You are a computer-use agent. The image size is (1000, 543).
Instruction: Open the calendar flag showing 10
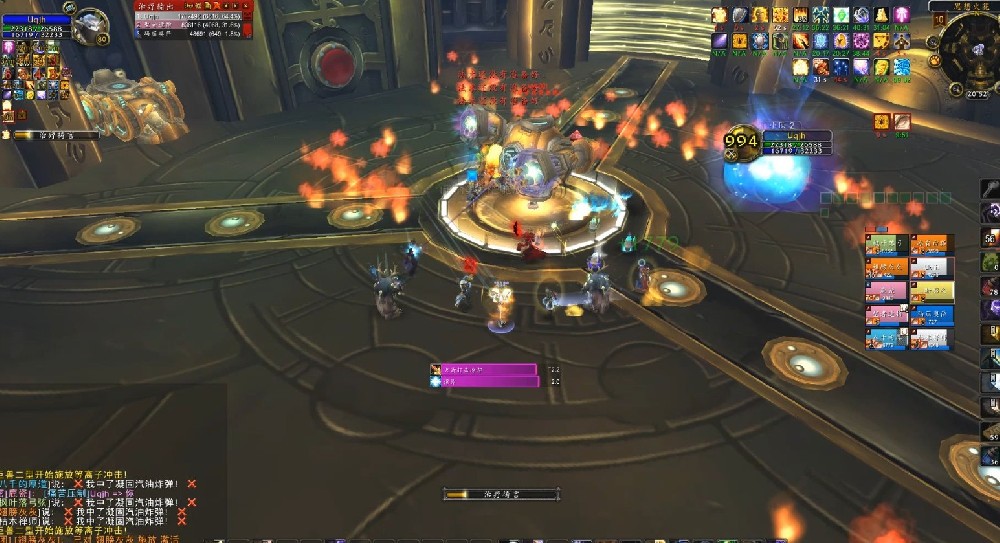point(939,19)
